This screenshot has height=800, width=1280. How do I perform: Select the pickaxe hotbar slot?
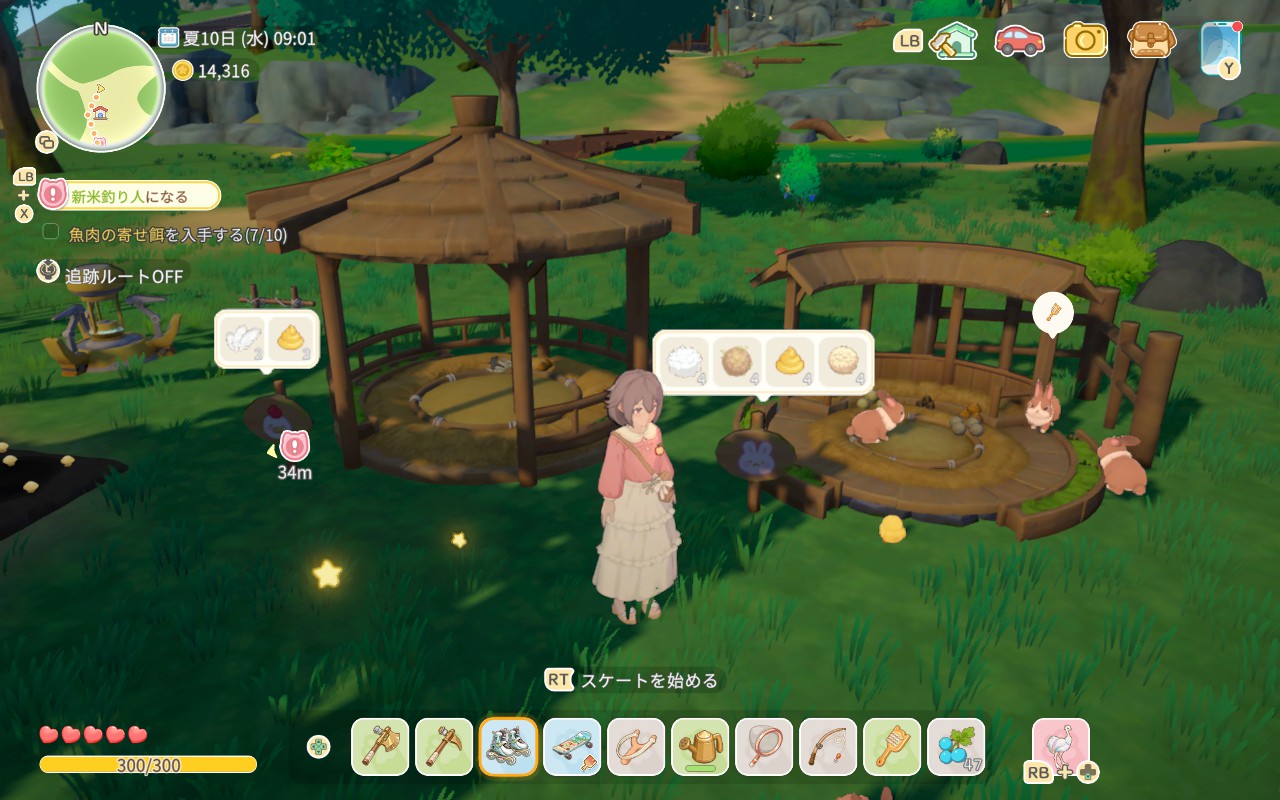(x=444, y=746)
